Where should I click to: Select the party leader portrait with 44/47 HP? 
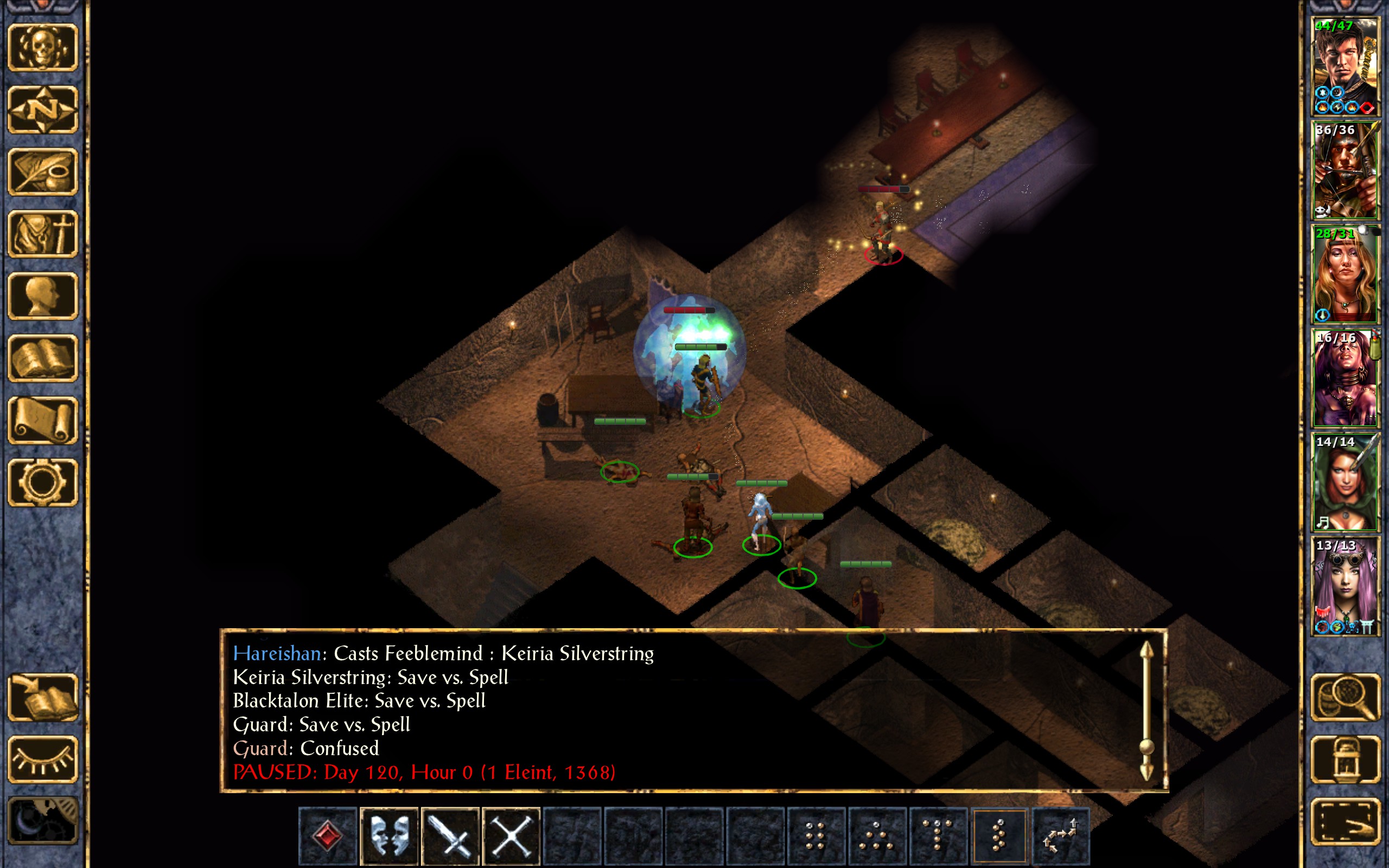pos(1345,67)
